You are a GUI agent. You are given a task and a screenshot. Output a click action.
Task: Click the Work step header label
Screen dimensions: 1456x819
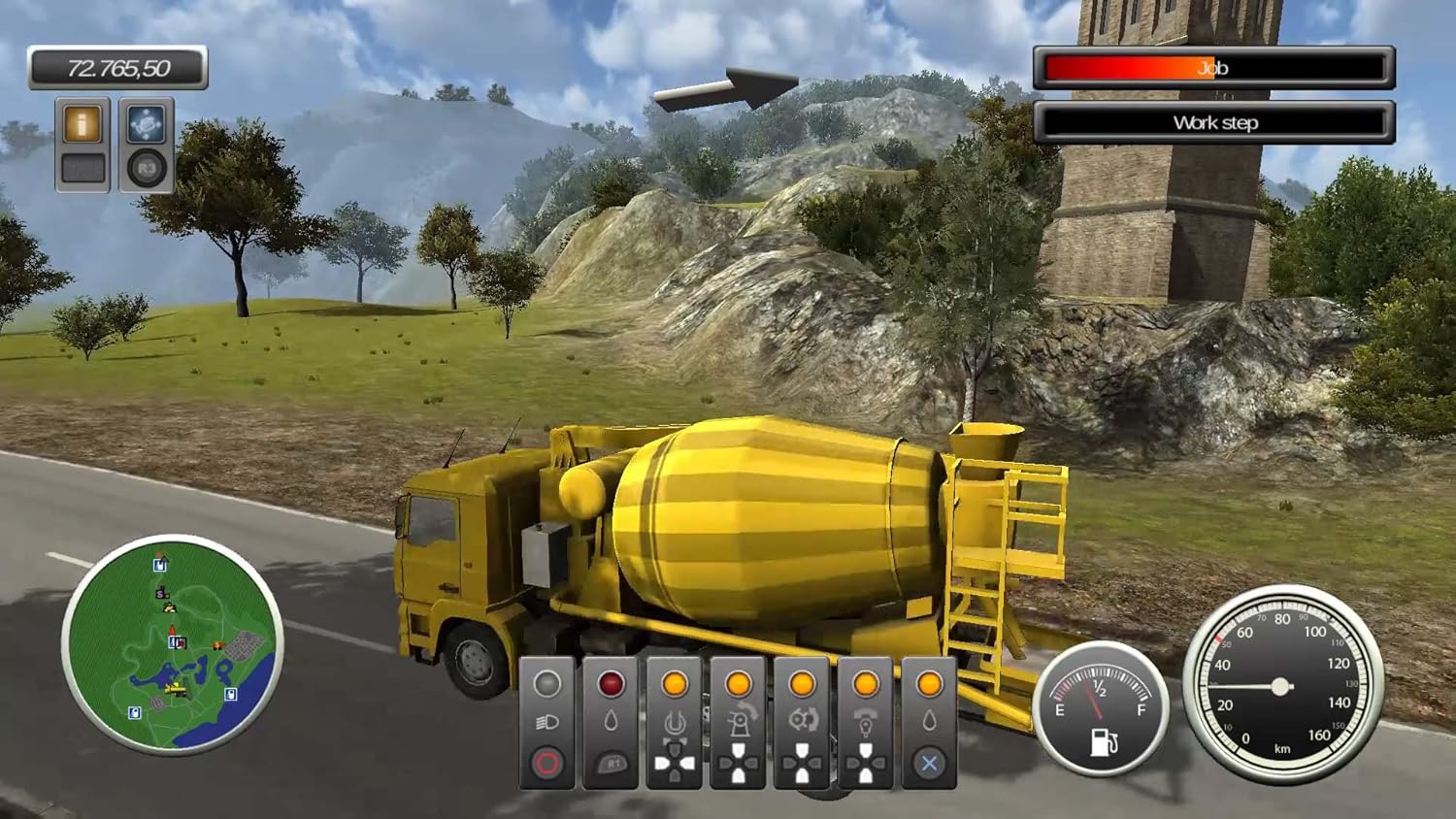coord(1216,122)
